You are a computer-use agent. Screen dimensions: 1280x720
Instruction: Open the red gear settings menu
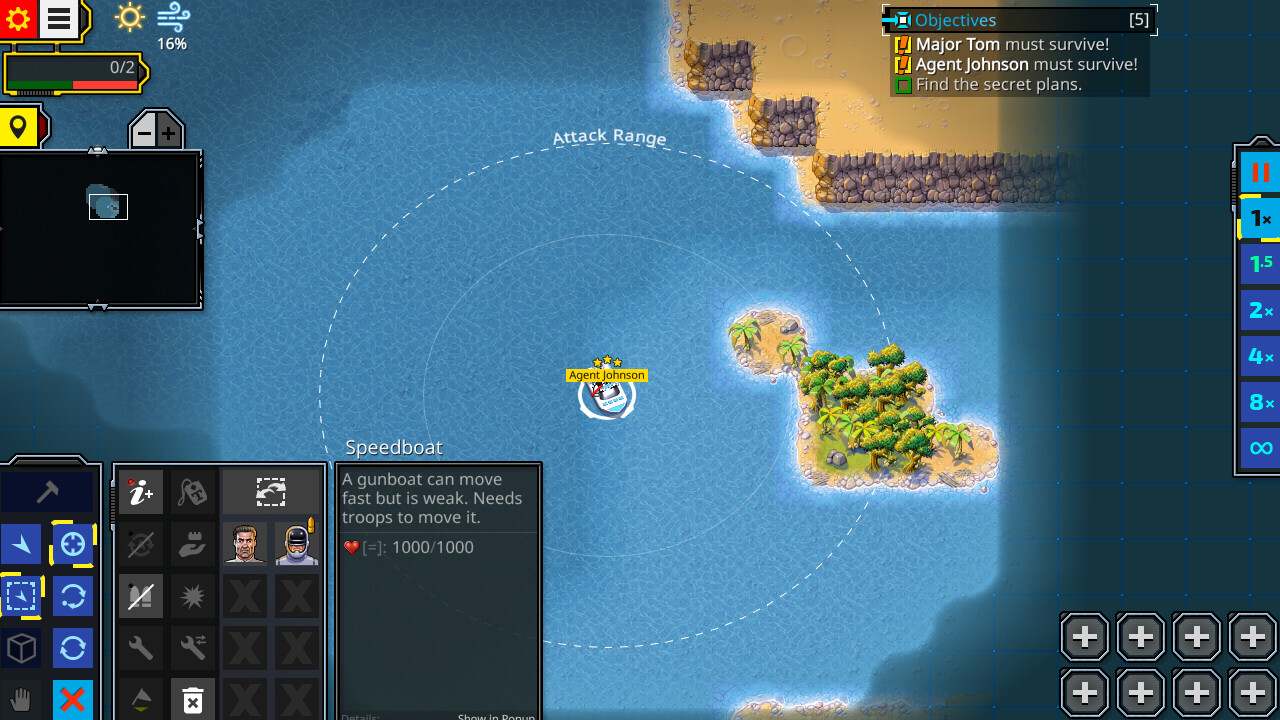pyautogui.click(x=18, y=18)
